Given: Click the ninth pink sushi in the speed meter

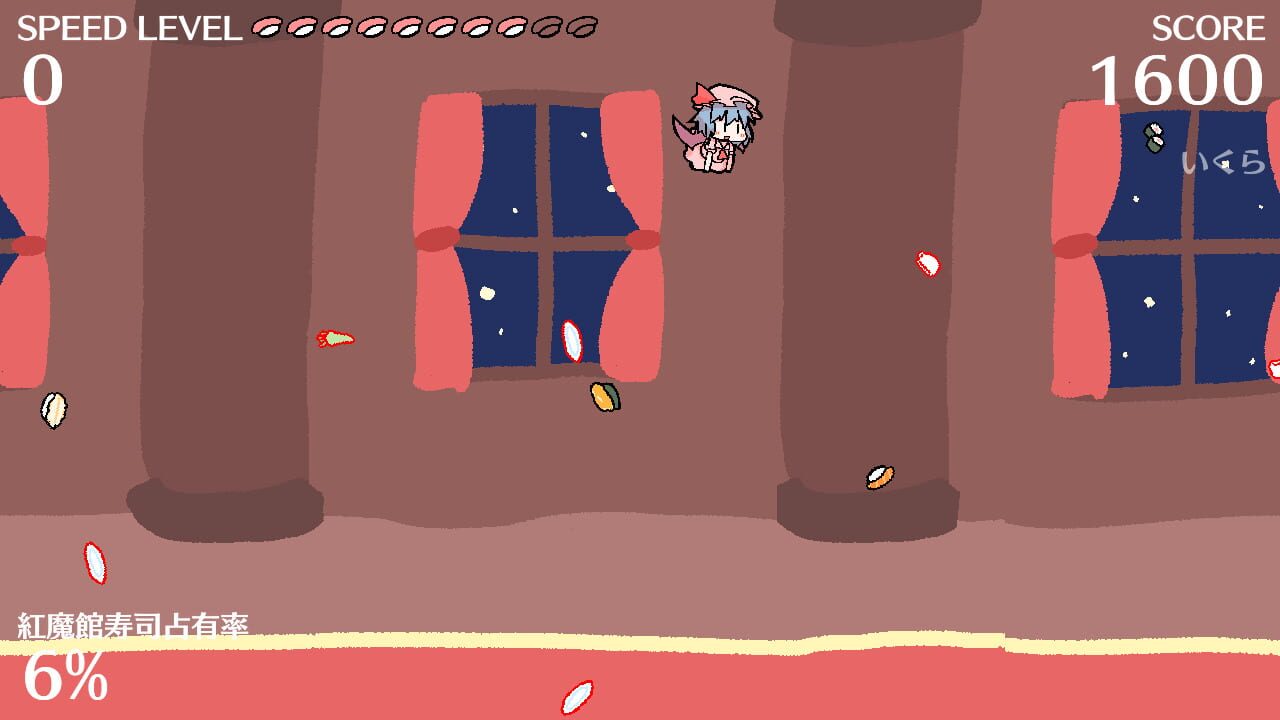Looking at the screenshot, I should [548, 28].
